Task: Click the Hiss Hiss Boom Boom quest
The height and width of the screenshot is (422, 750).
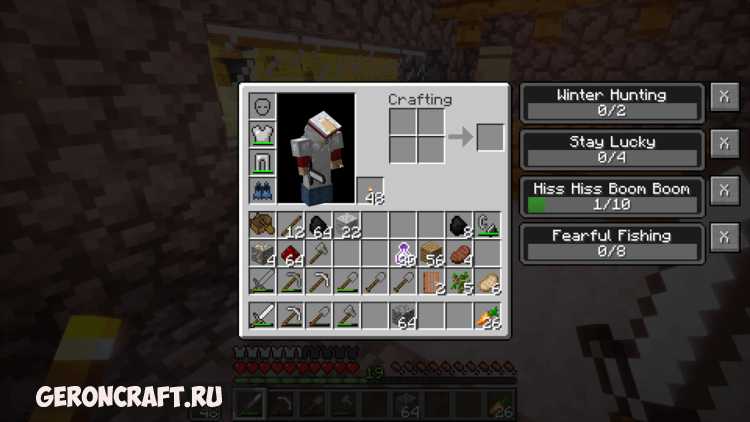Action: 612,197
